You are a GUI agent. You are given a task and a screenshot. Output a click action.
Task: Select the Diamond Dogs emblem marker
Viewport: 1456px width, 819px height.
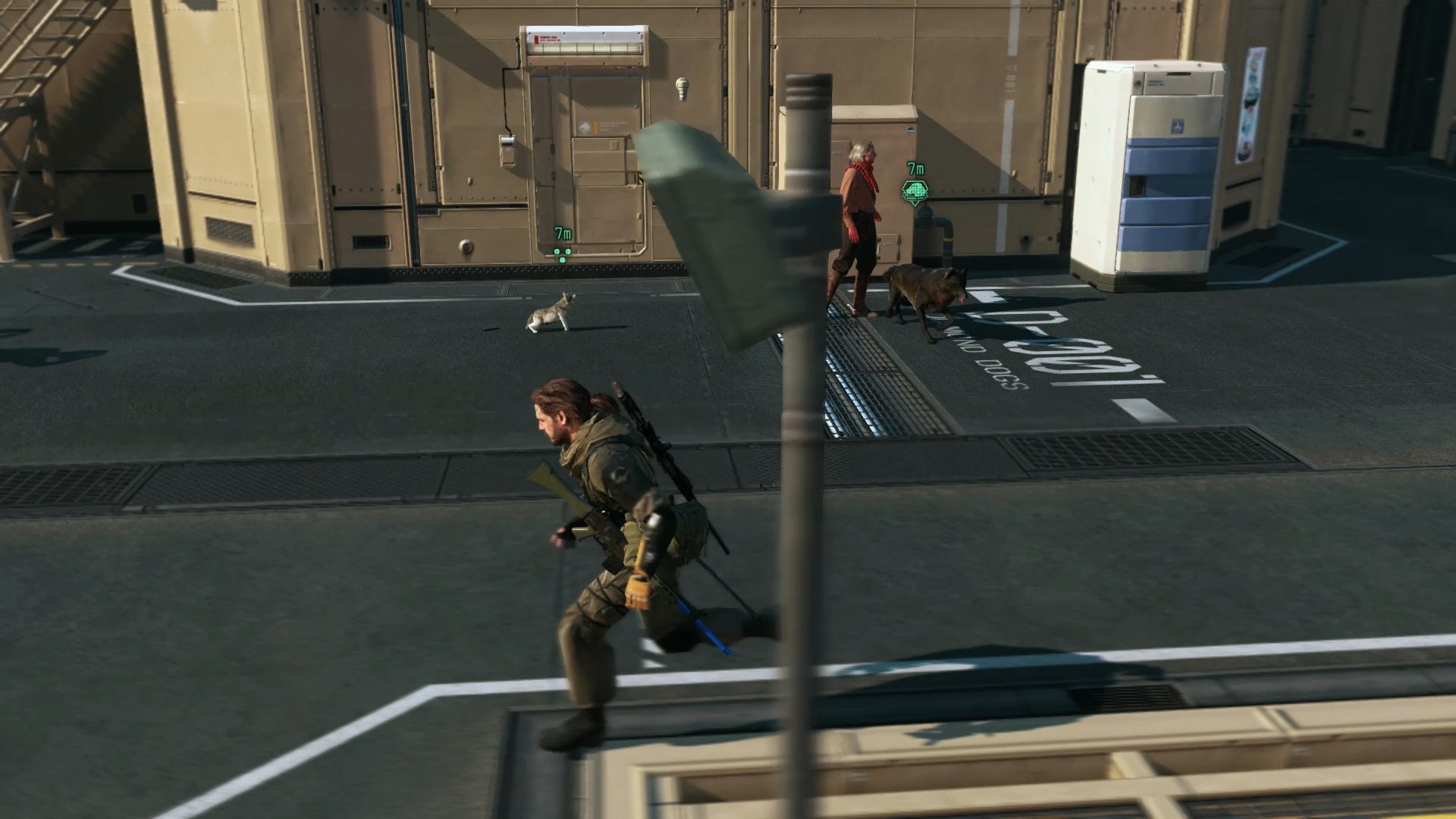click(915, 191)
